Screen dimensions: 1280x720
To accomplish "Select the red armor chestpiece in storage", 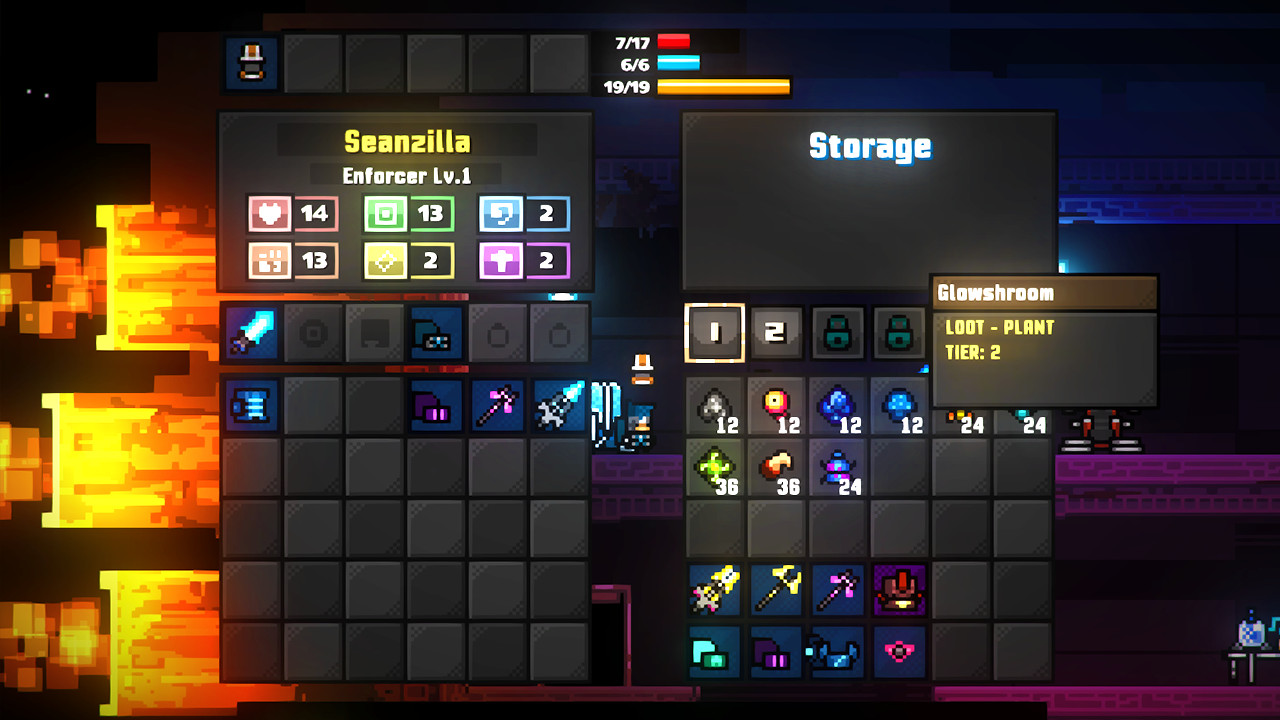I will click(899, 590).
